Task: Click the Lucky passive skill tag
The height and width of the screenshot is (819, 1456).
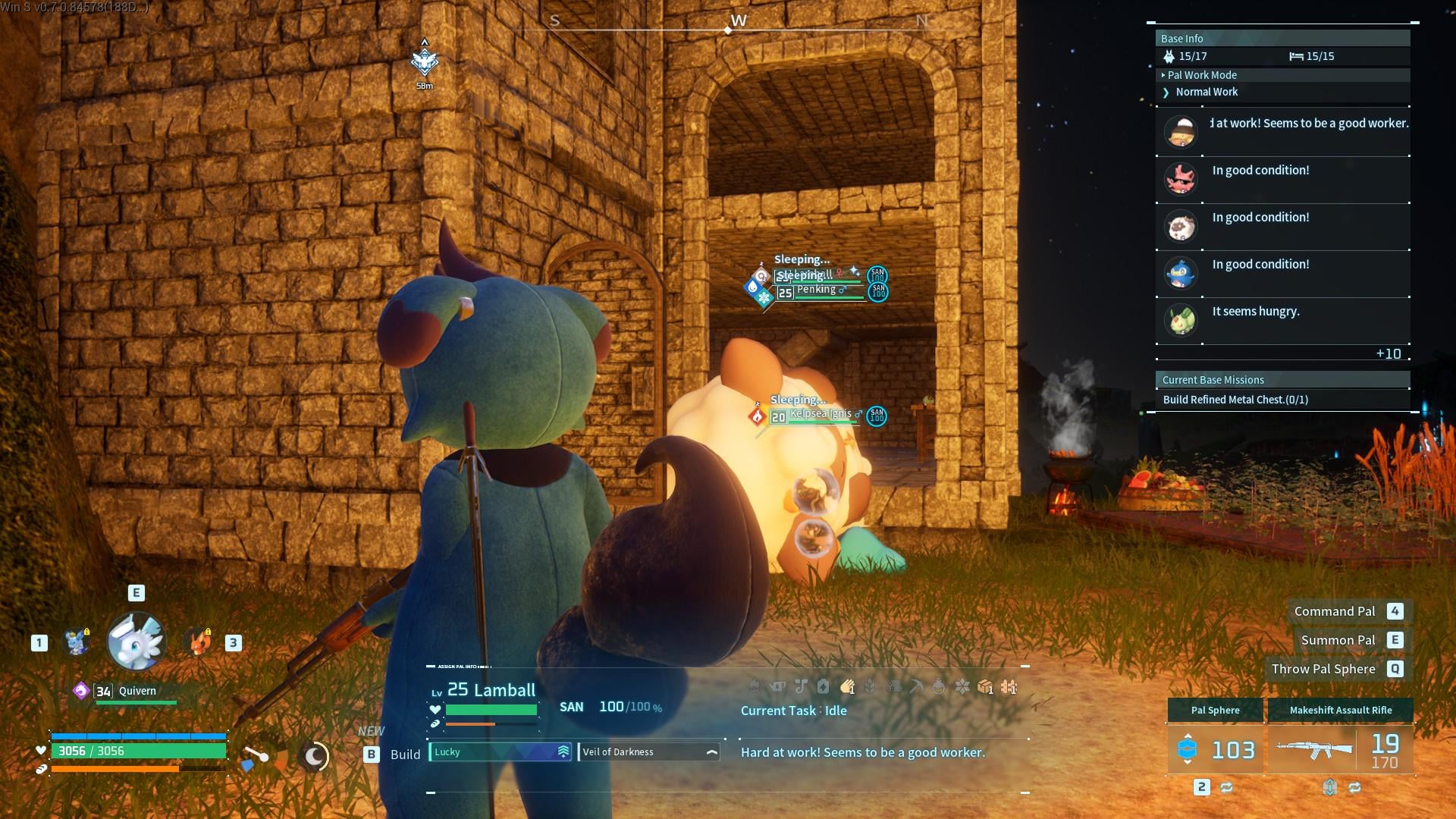Action: (500, 752)
